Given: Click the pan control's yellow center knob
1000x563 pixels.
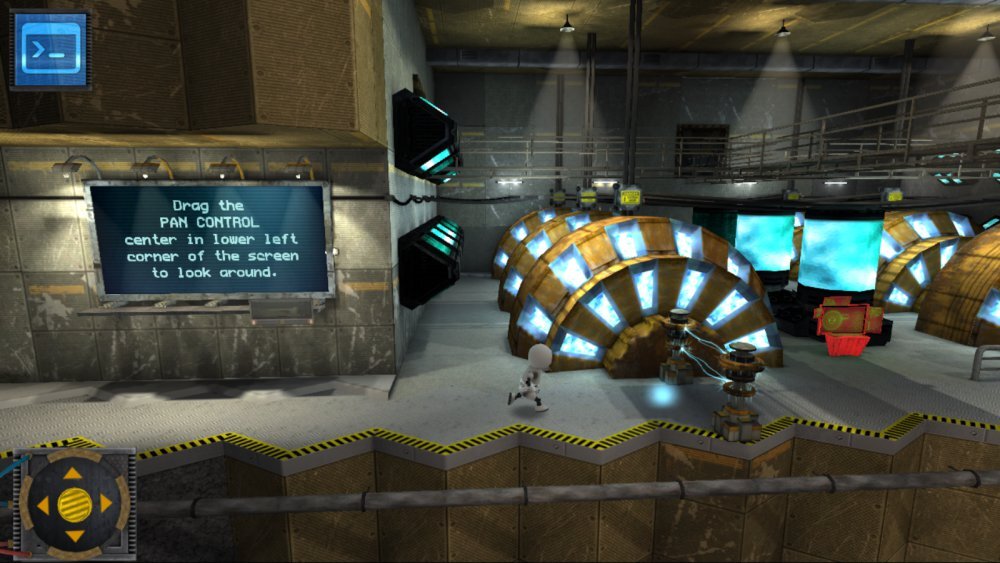Looking at the screenshot, I should pos(74,503).
